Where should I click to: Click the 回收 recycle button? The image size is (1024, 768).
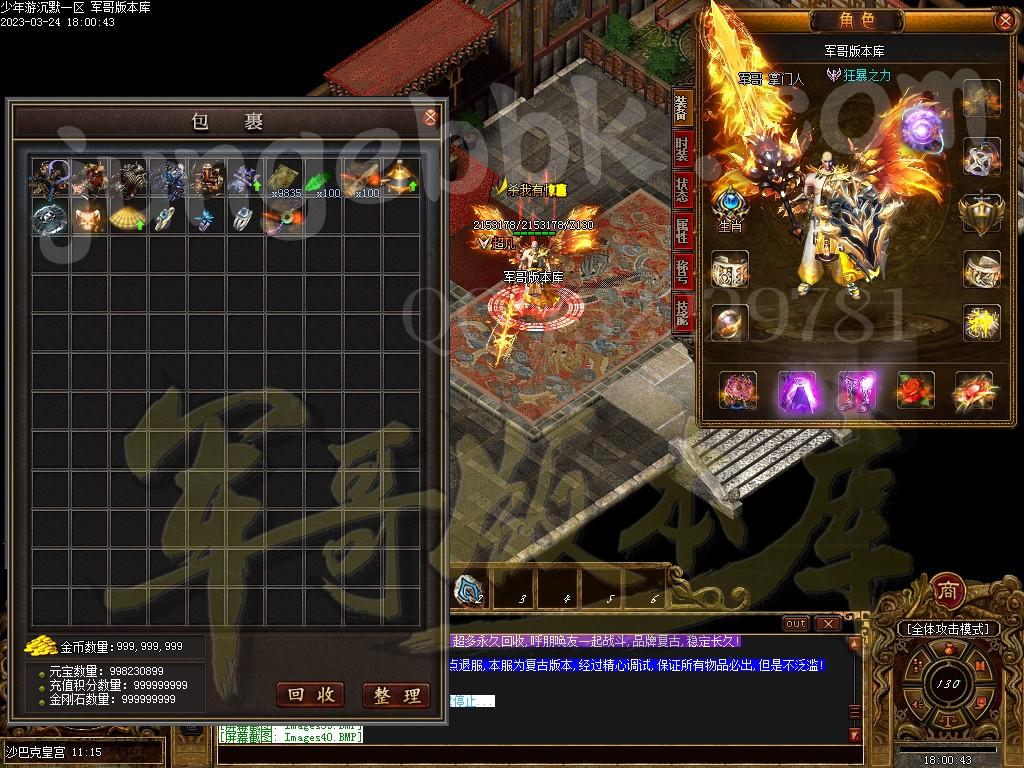click(309, 695)
